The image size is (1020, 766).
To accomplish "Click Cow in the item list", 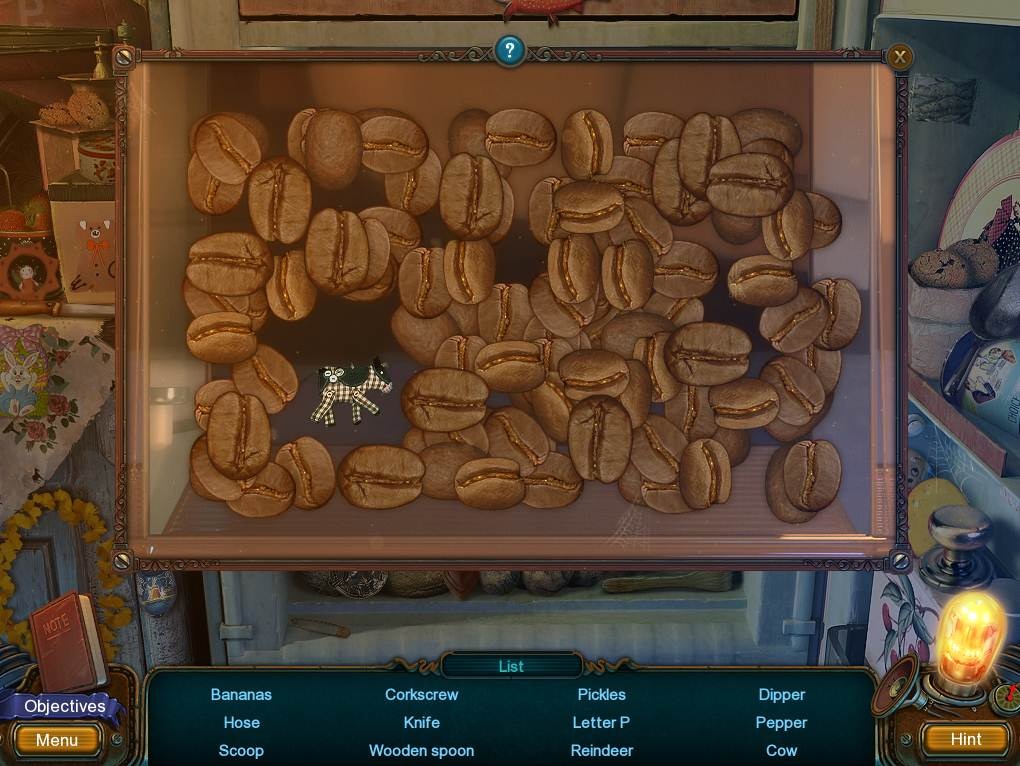I will coord(781,750).
